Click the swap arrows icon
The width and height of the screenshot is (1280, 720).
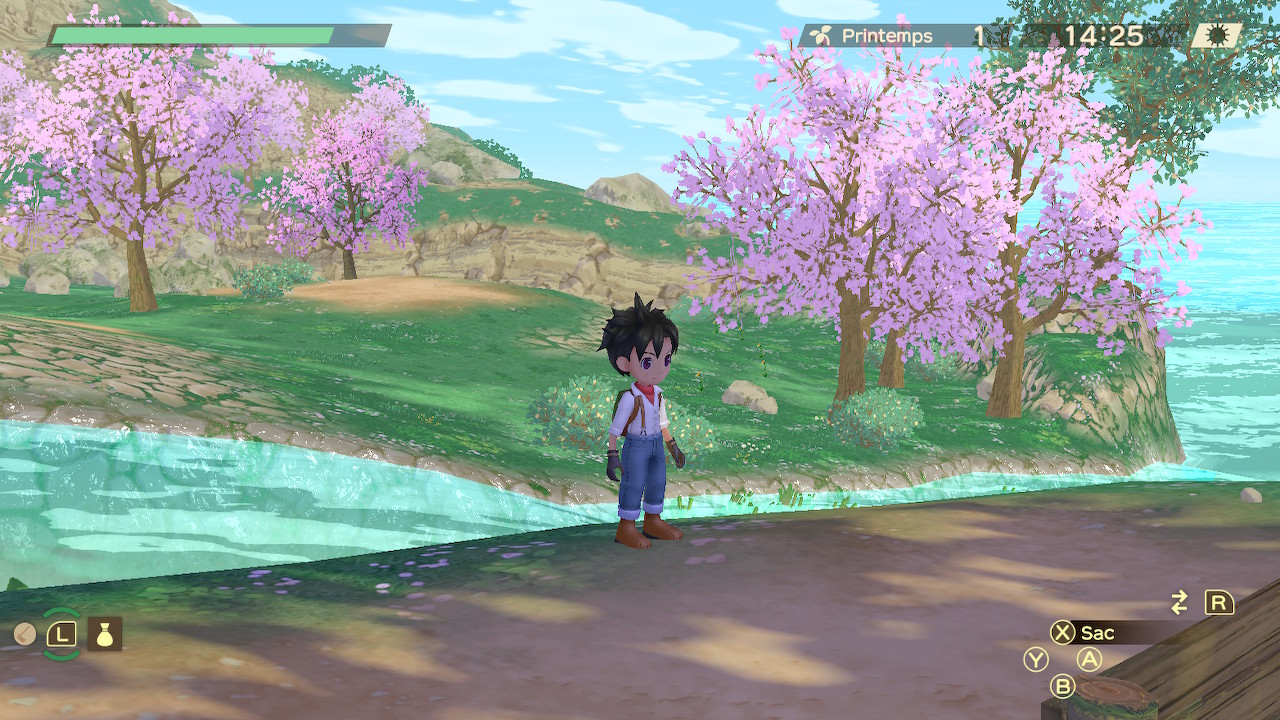1180,602
